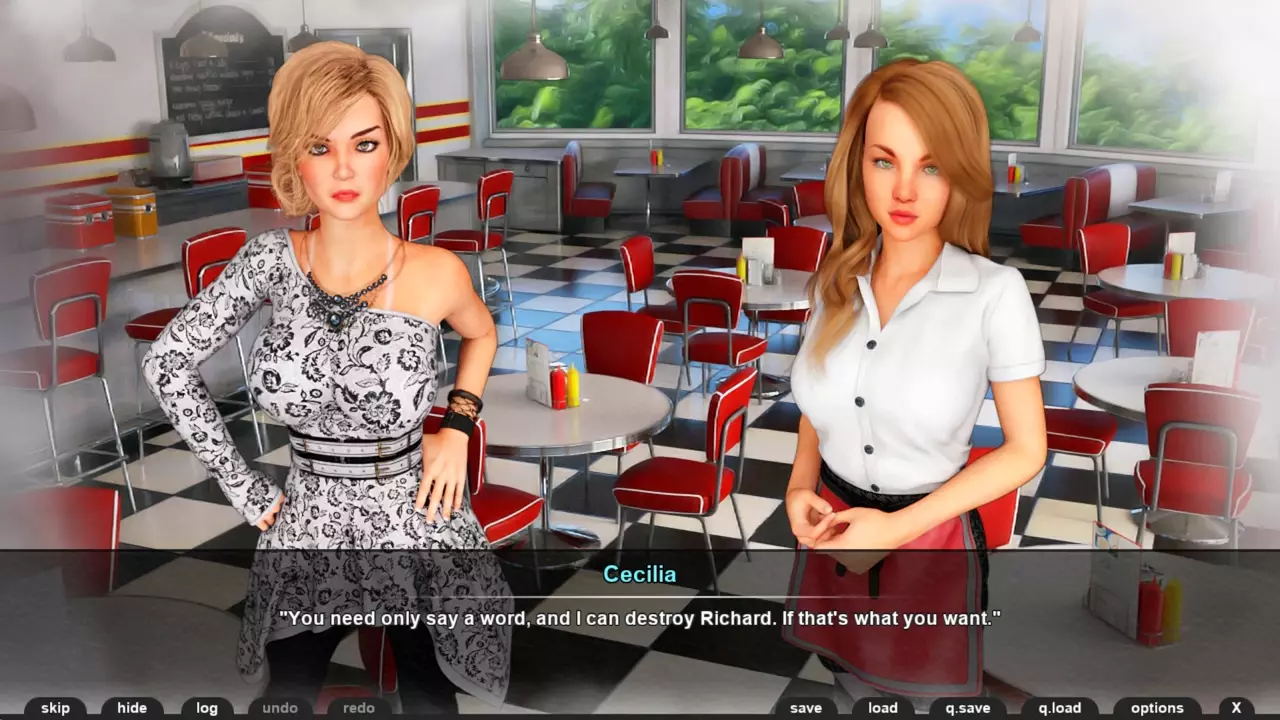Screen dimensions: 1280x720
Task: Open the load menu
Action: (883, 708)
